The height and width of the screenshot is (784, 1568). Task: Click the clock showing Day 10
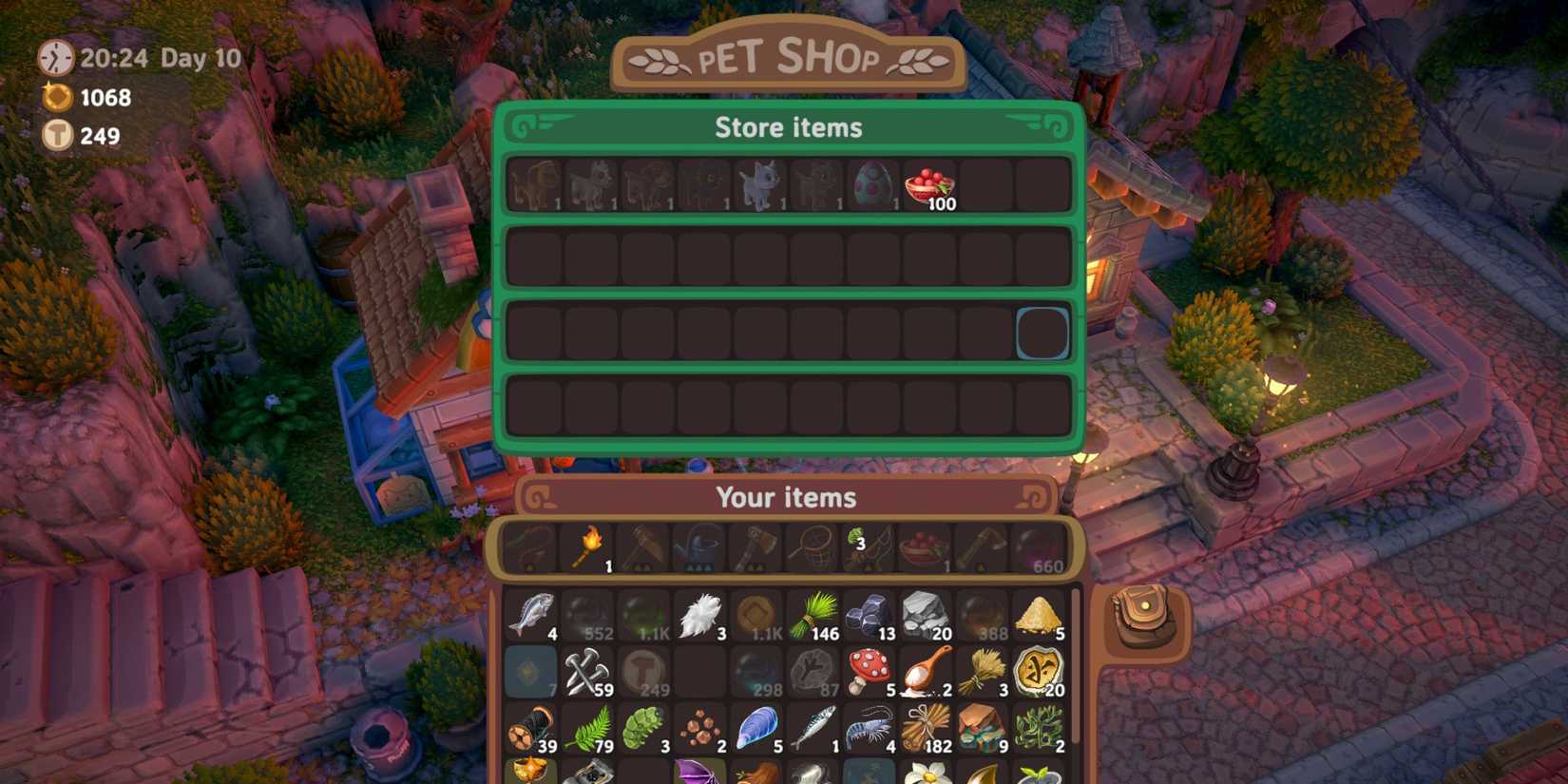[57, 57]
